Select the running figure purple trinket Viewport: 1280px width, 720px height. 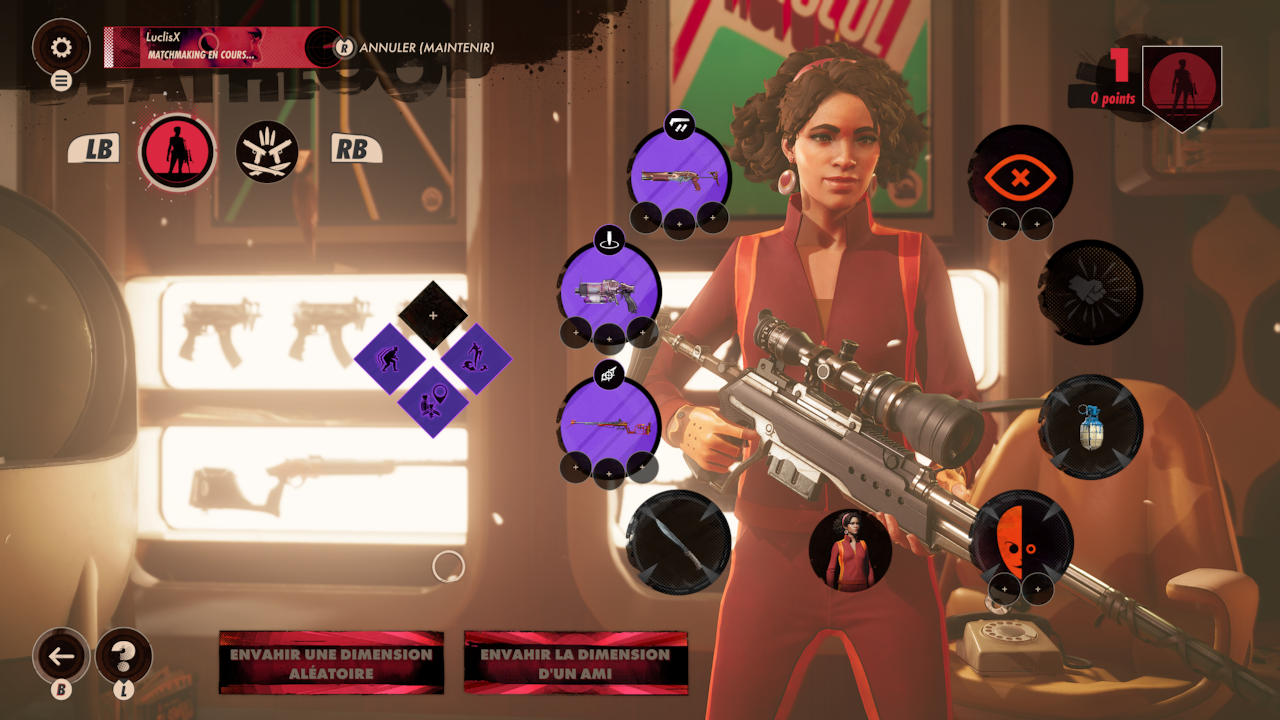(x=389, y=358)
